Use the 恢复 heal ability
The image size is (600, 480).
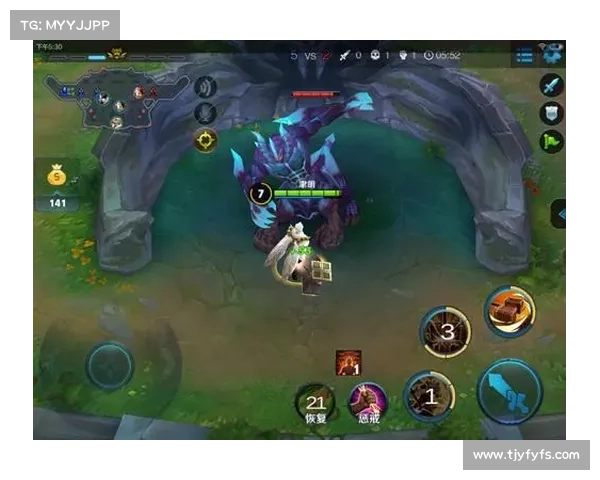[315, 402]
